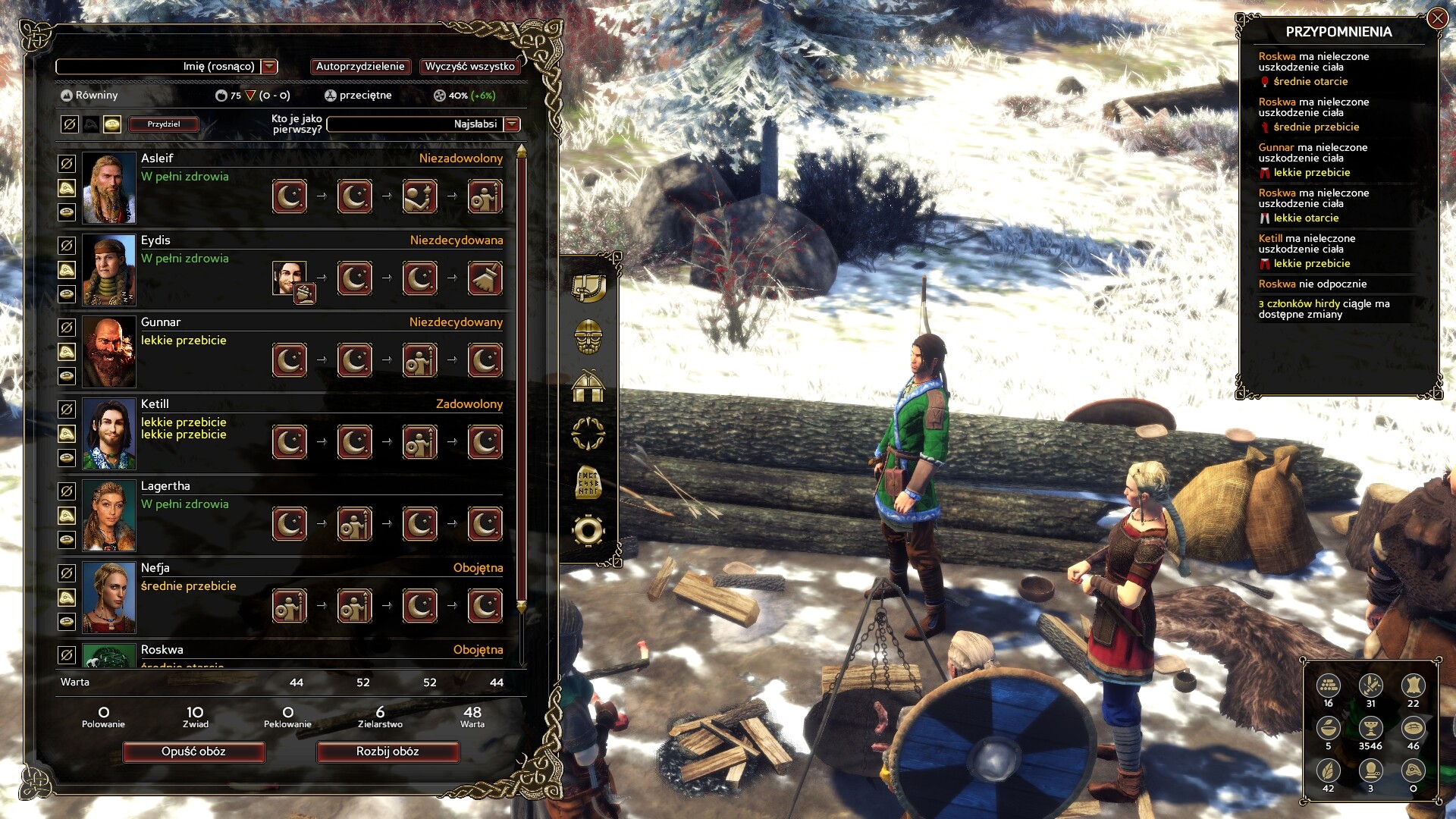
Task: Leave camp with Opuść obóz
Action: click(193, 752)
